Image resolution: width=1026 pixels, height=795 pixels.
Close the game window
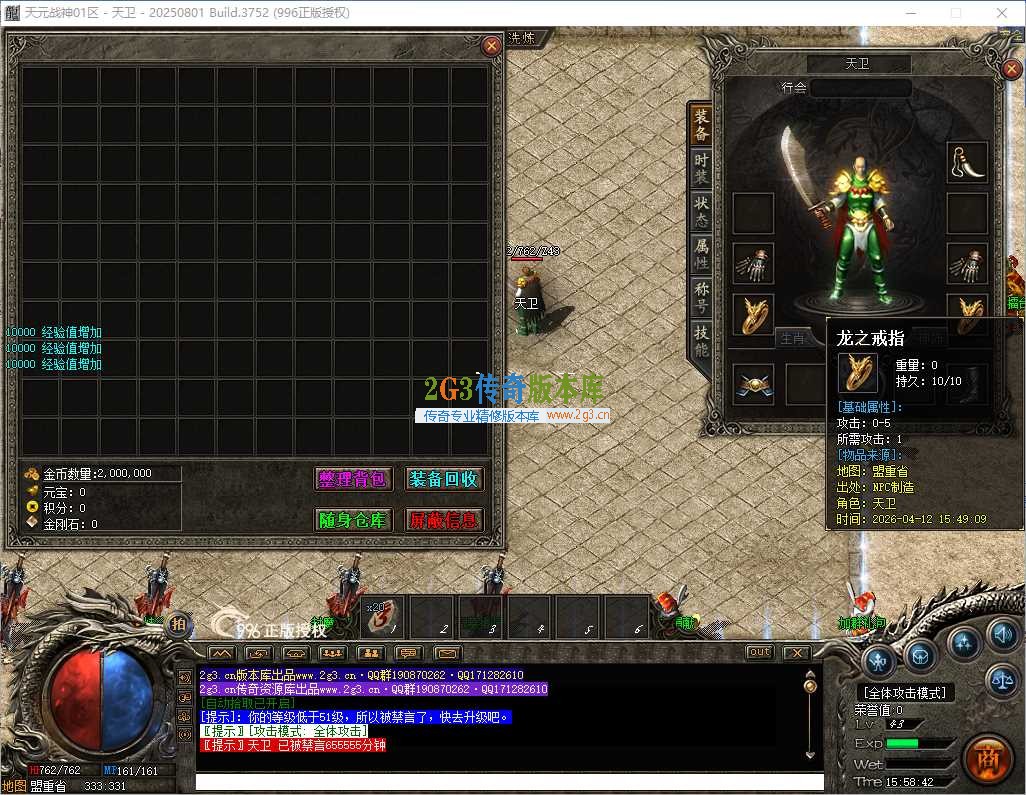point(1001,13)
